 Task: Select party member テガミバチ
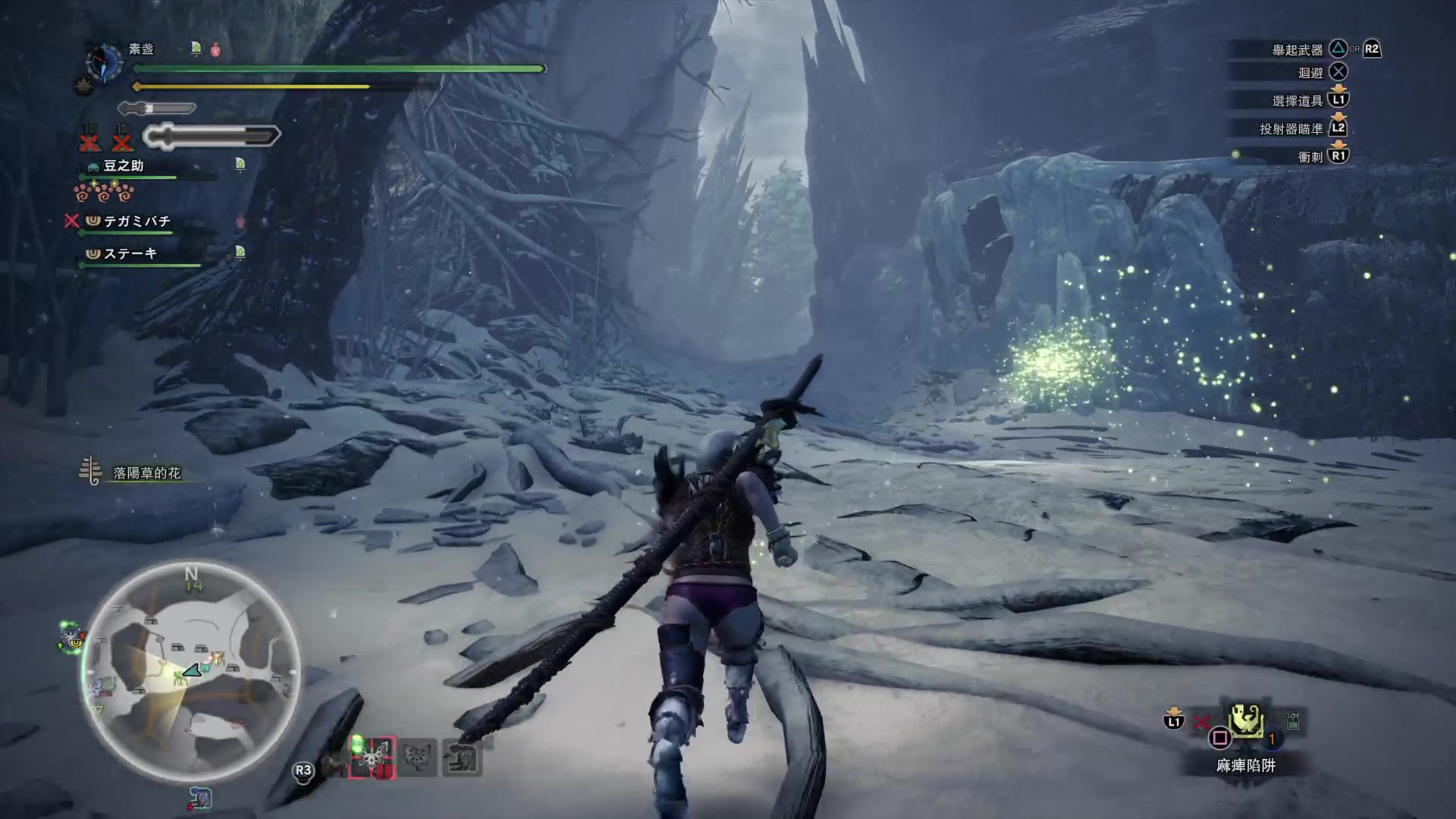(136, 221)
